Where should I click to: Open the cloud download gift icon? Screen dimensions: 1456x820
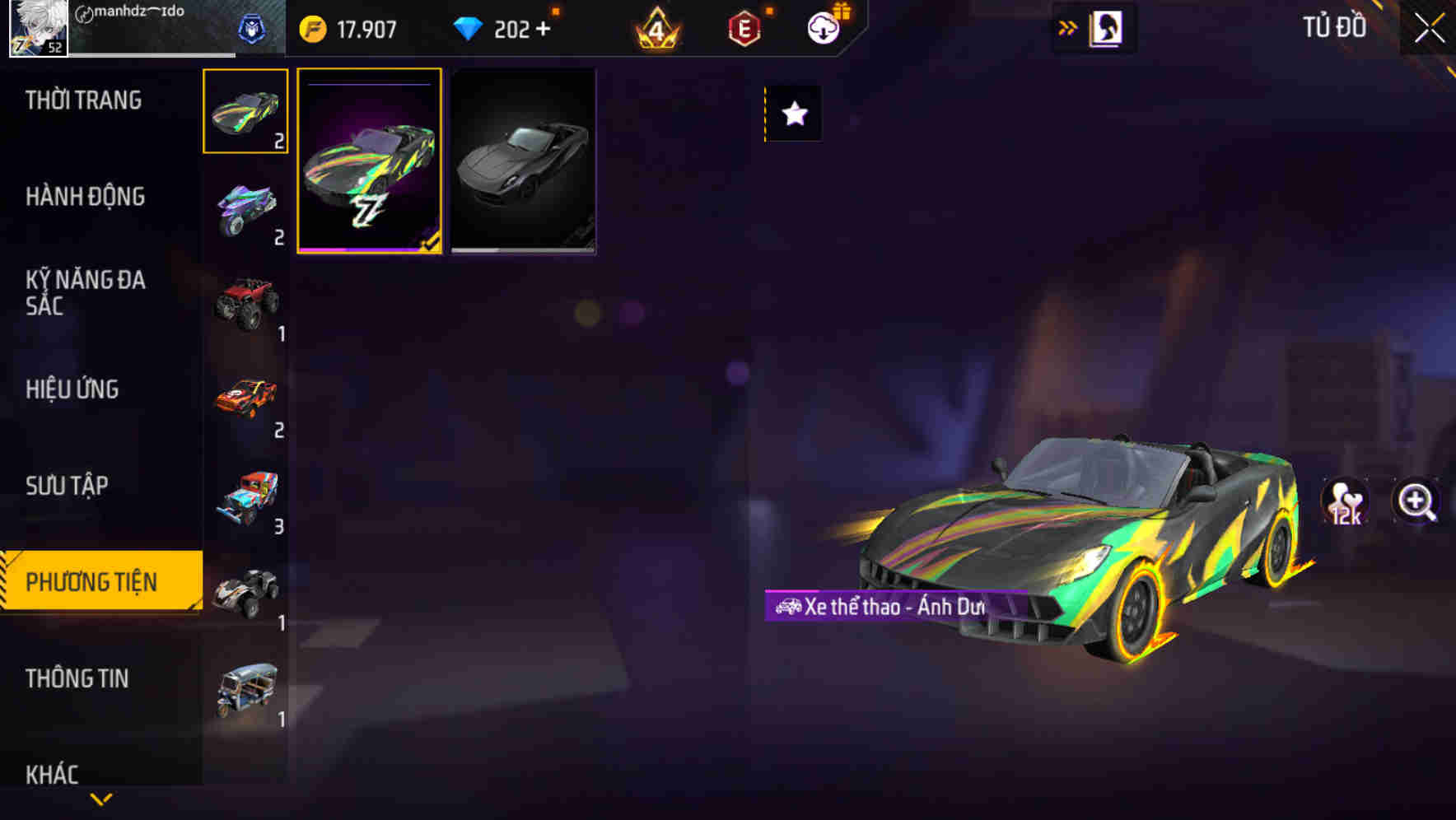[823, 28]
